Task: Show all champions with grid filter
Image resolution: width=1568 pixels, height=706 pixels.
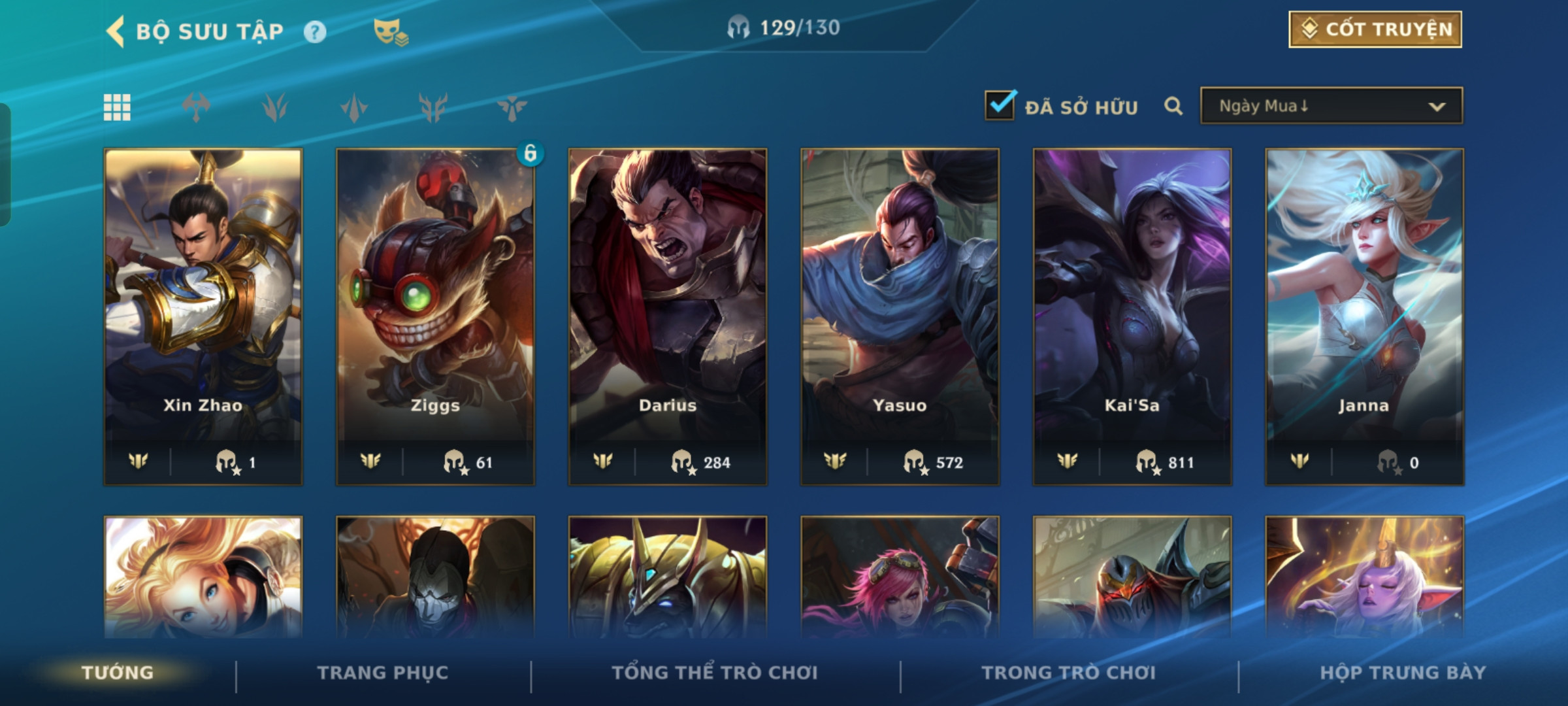Action: point(118,107)
